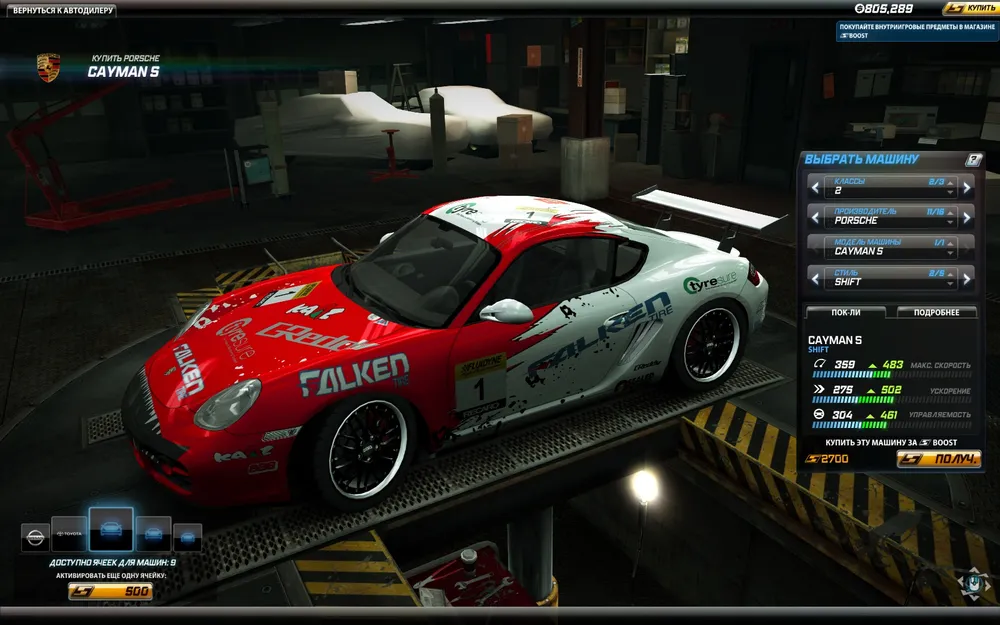
Task: Switch to previous manufacturer
Action: pos(813,216)
